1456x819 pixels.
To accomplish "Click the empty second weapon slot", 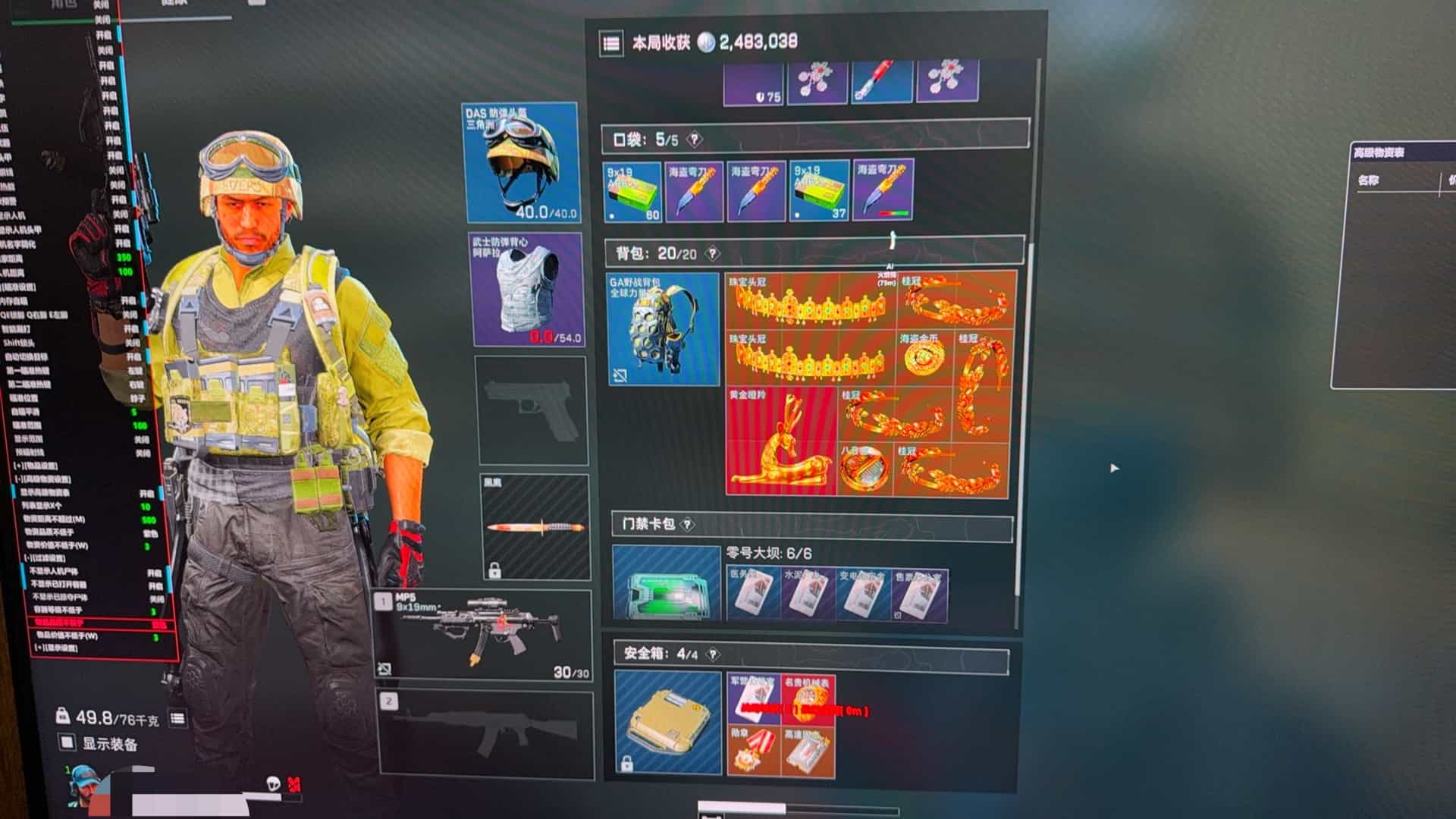I will point(485,734).
